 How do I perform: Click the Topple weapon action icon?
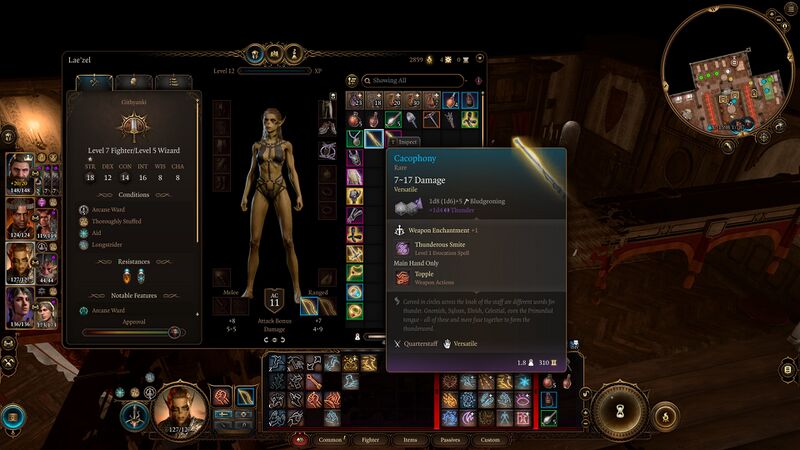pos(403,276)
